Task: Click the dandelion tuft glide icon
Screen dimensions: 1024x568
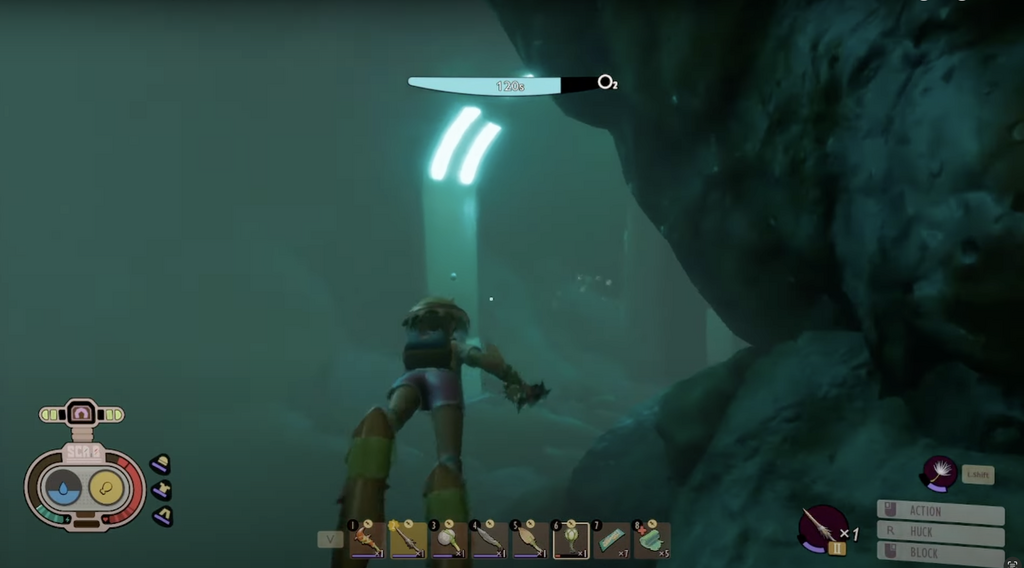Action: (x=940, y=472)
